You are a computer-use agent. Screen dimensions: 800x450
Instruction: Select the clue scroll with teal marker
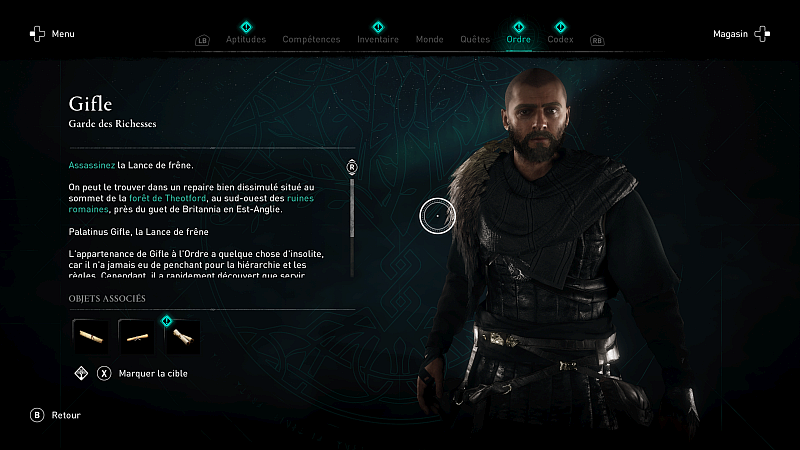coord(182,337)
